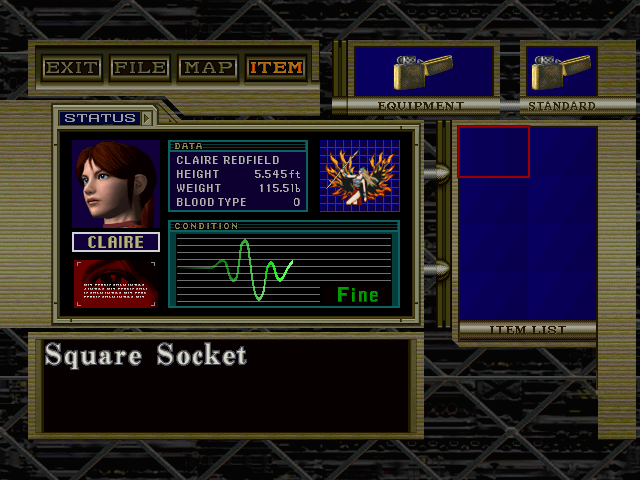Click the arrow next to the STATUS tab
This screenshot has height=480, width=640.
(x=148, y=118)
